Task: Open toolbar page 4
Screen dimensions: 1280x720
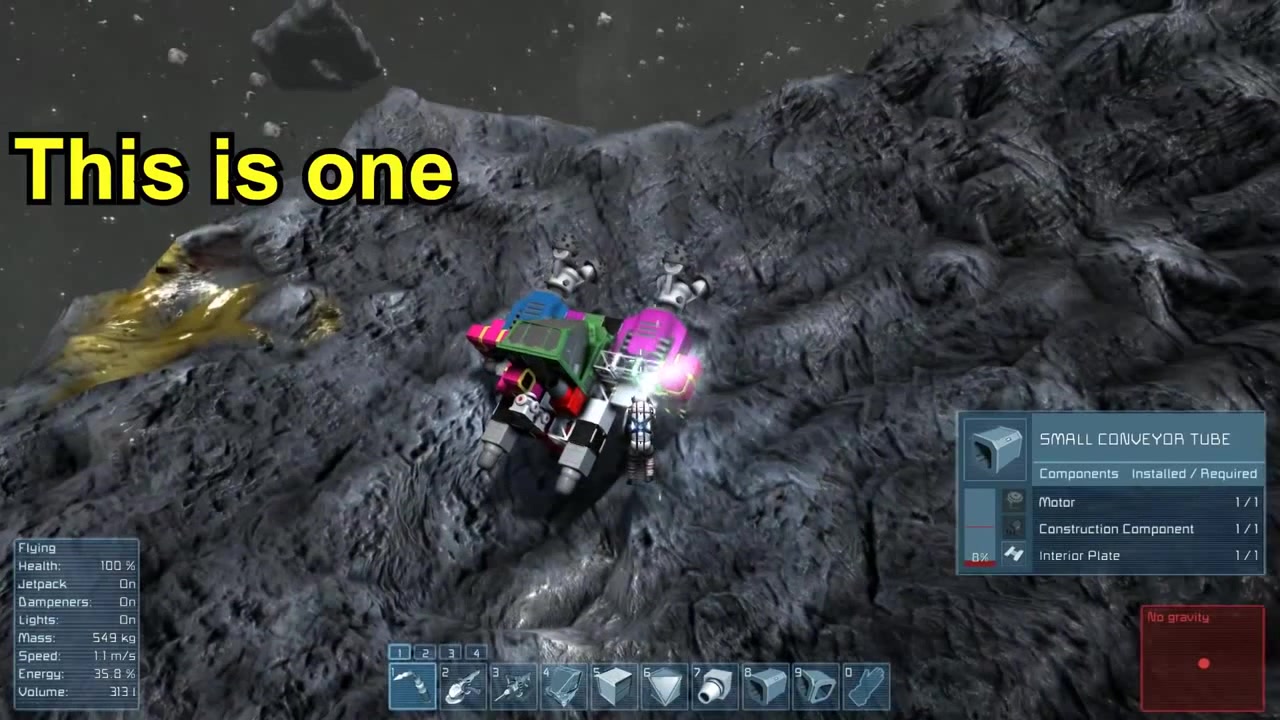Action: (x=477, y=653)
